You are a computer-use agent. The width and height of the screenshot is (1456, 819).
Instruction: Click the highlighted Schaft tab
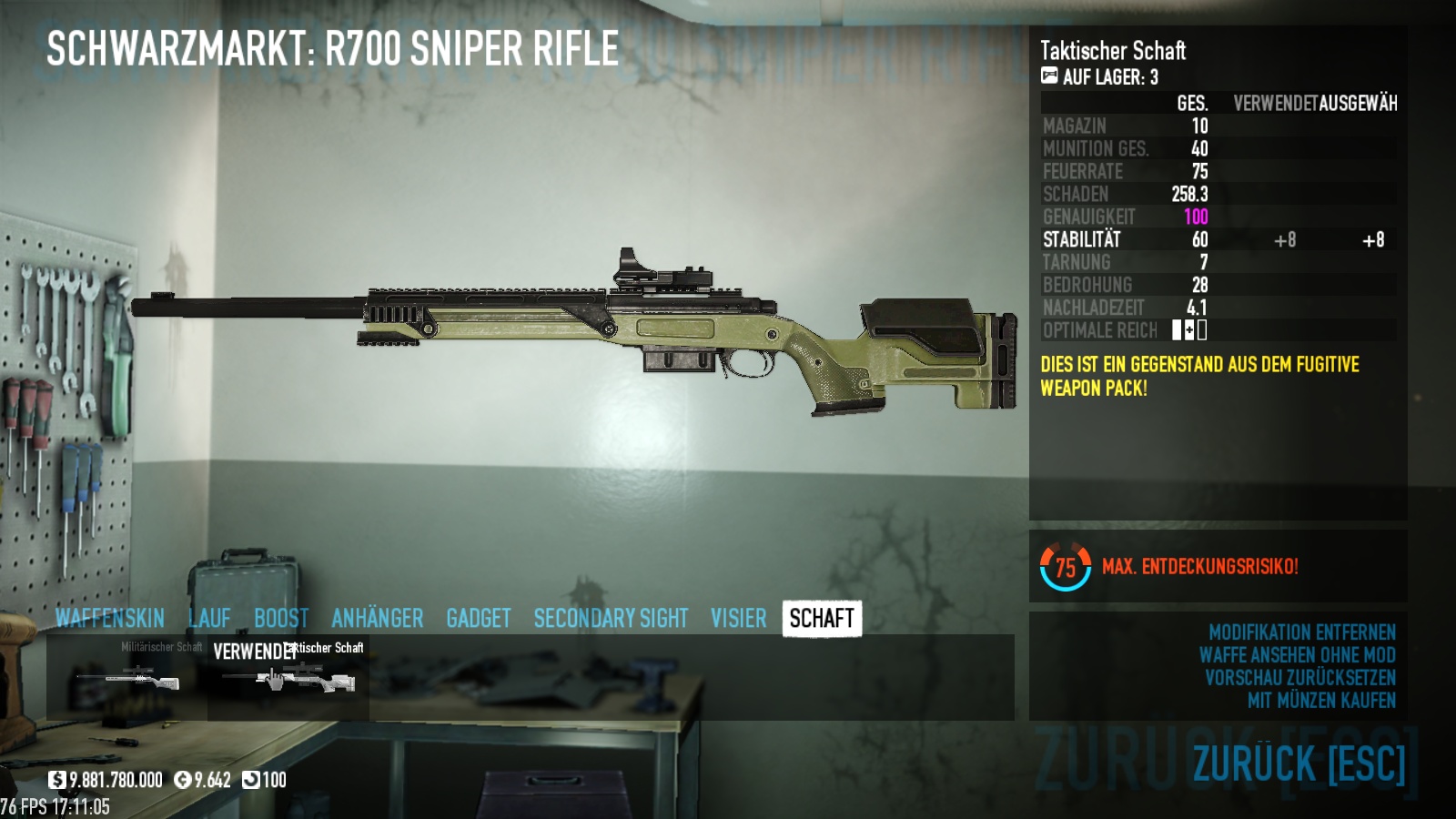pos(821,619)
